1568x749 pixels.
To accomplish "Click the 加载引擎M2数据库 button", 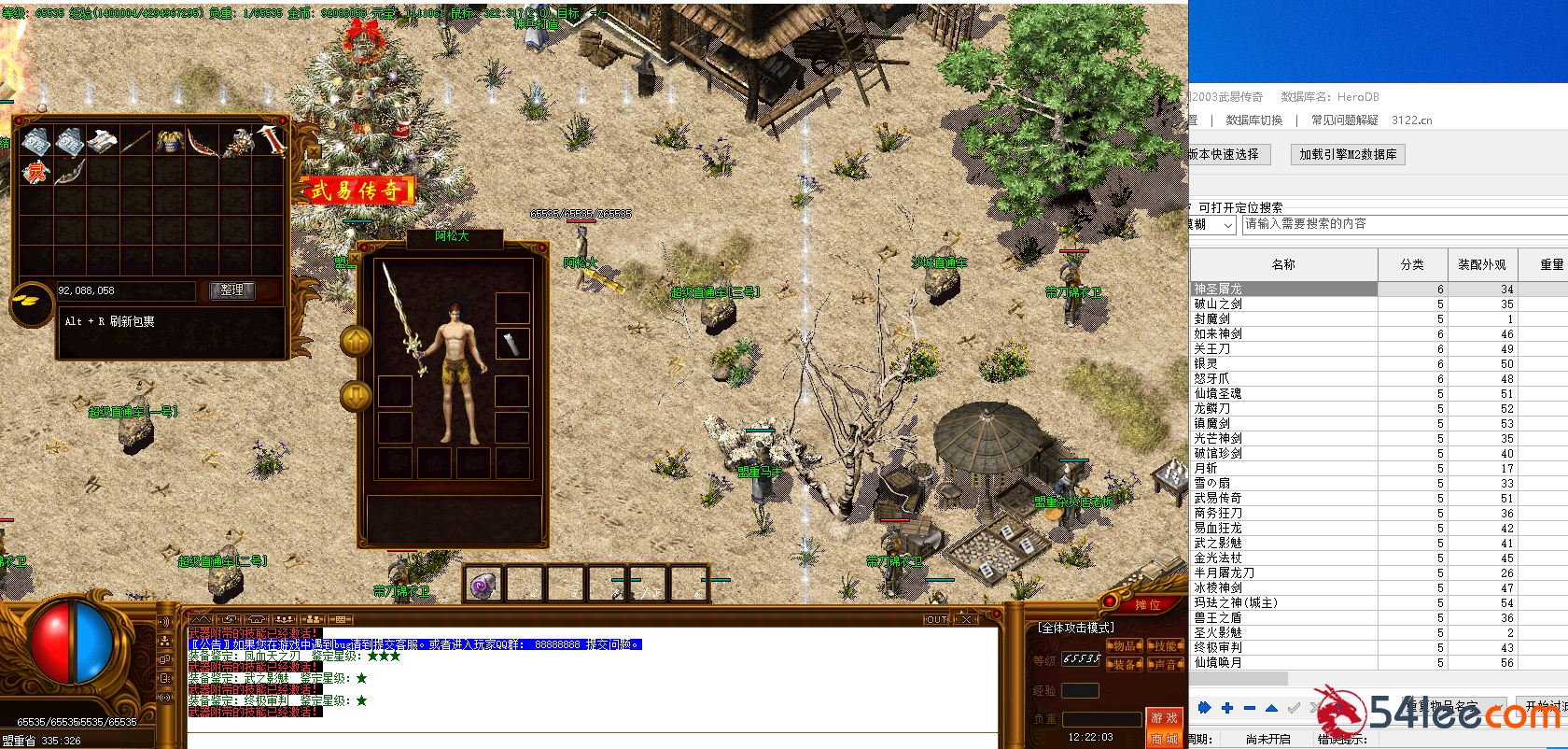I will pos(1348,154).
